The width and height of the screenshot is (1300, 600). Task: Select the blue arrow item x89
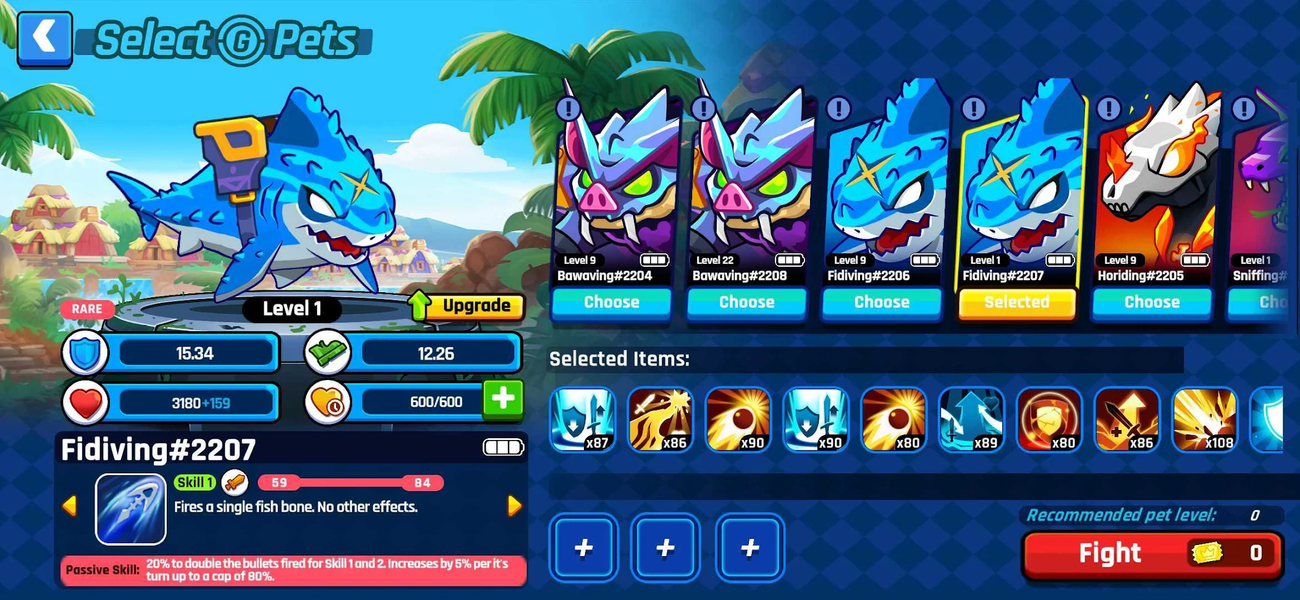pyautogui.click(x=971, y=419)
